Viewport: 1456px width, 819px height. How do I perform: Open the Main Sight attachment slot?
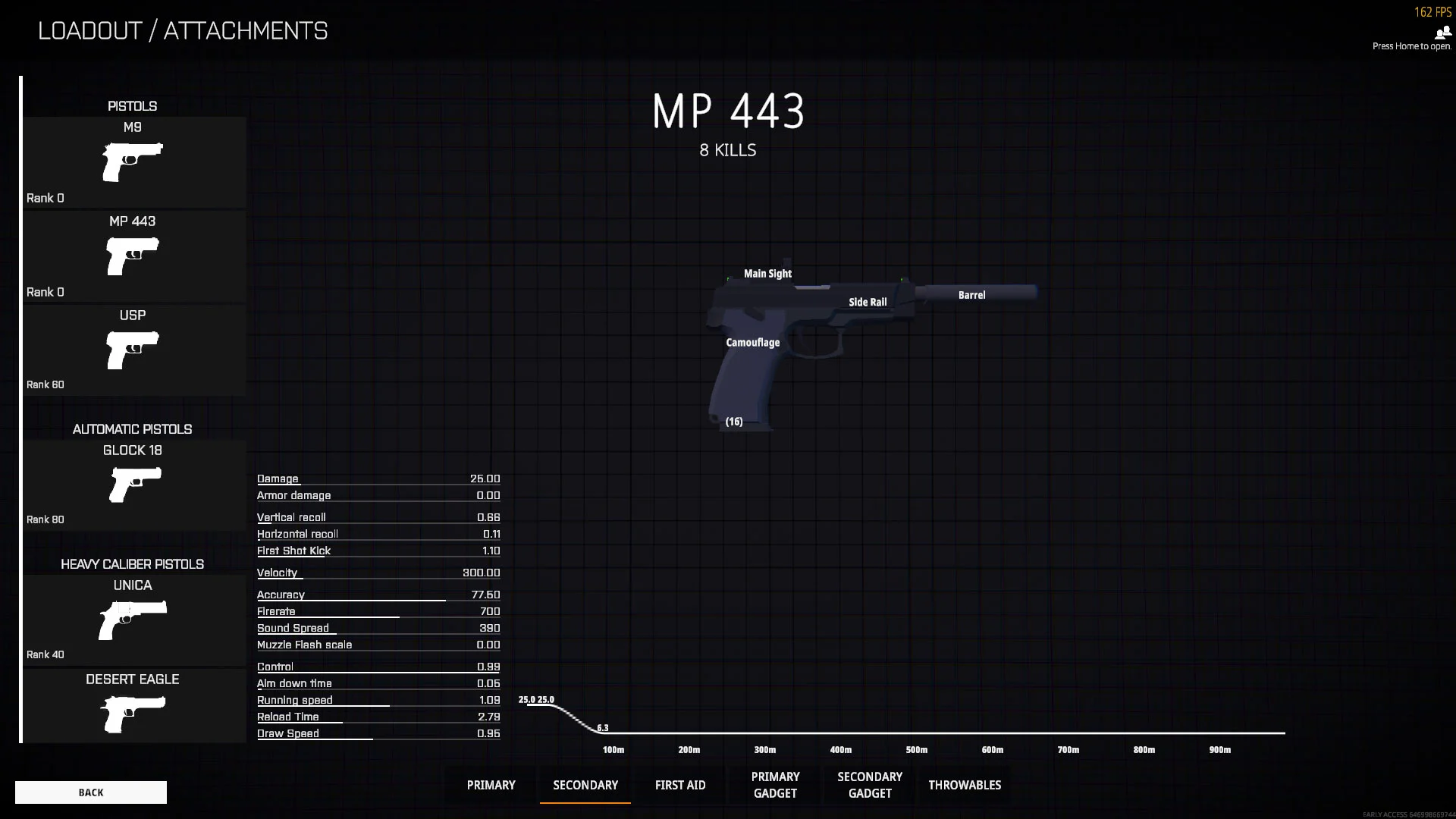[x=767, y=274]
